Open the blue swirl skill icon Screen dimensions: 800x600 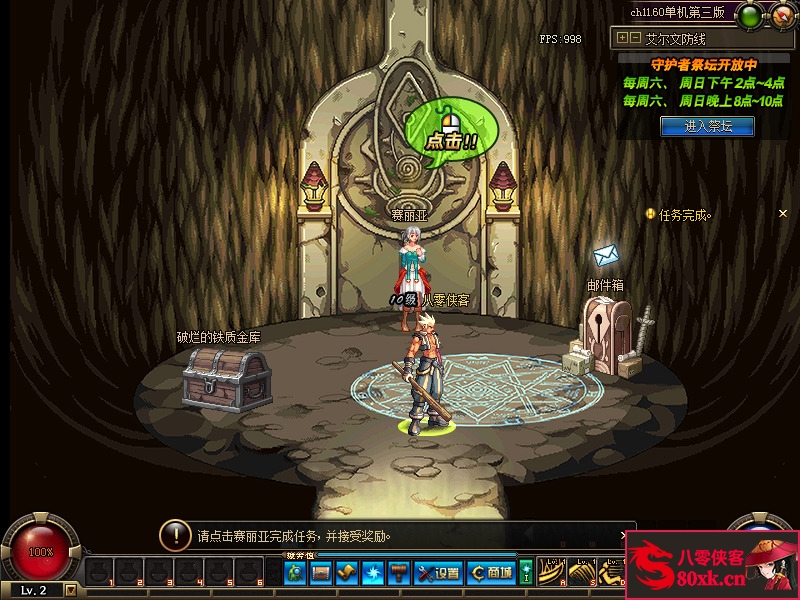pyautogui.click(x=373, y=573)
